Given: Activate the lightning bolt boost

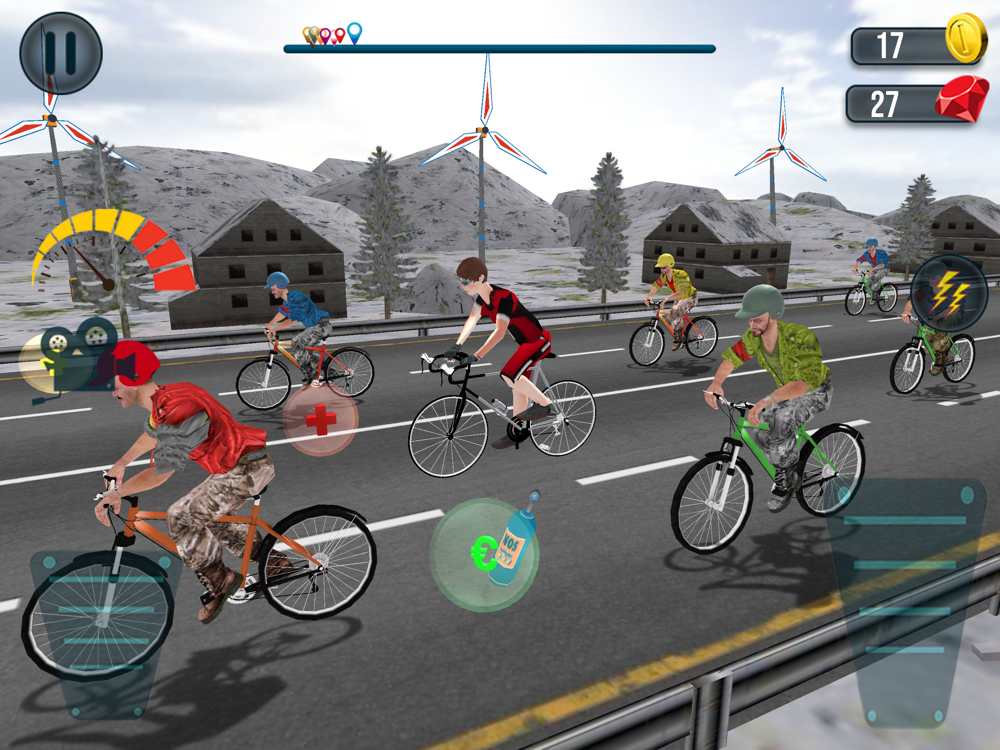Looking at the screenshot, I should tap(949, 294).
